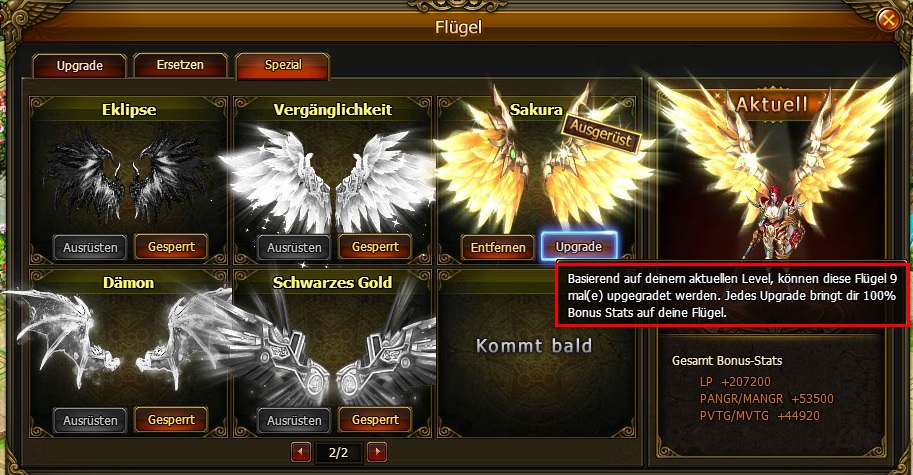
Task: Click Gesperrt under Eklipse wings
Action: click(x=170, y=247)
